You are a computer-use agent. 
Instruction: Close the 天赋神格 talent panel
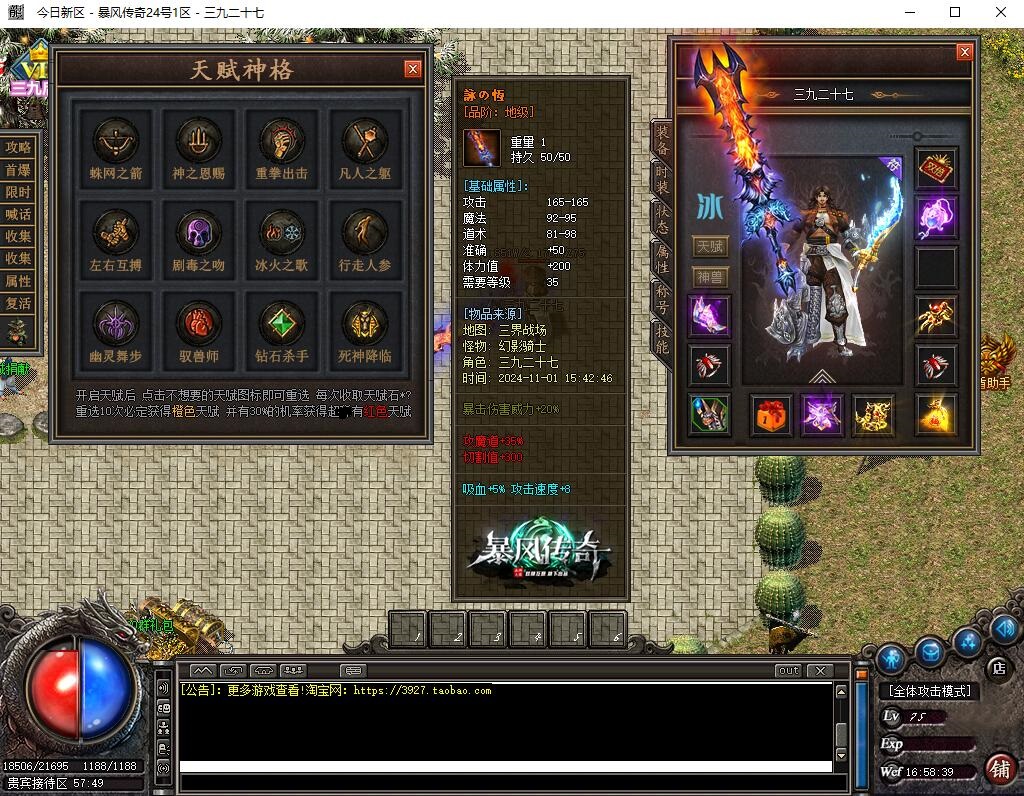(x=412, y=69)
